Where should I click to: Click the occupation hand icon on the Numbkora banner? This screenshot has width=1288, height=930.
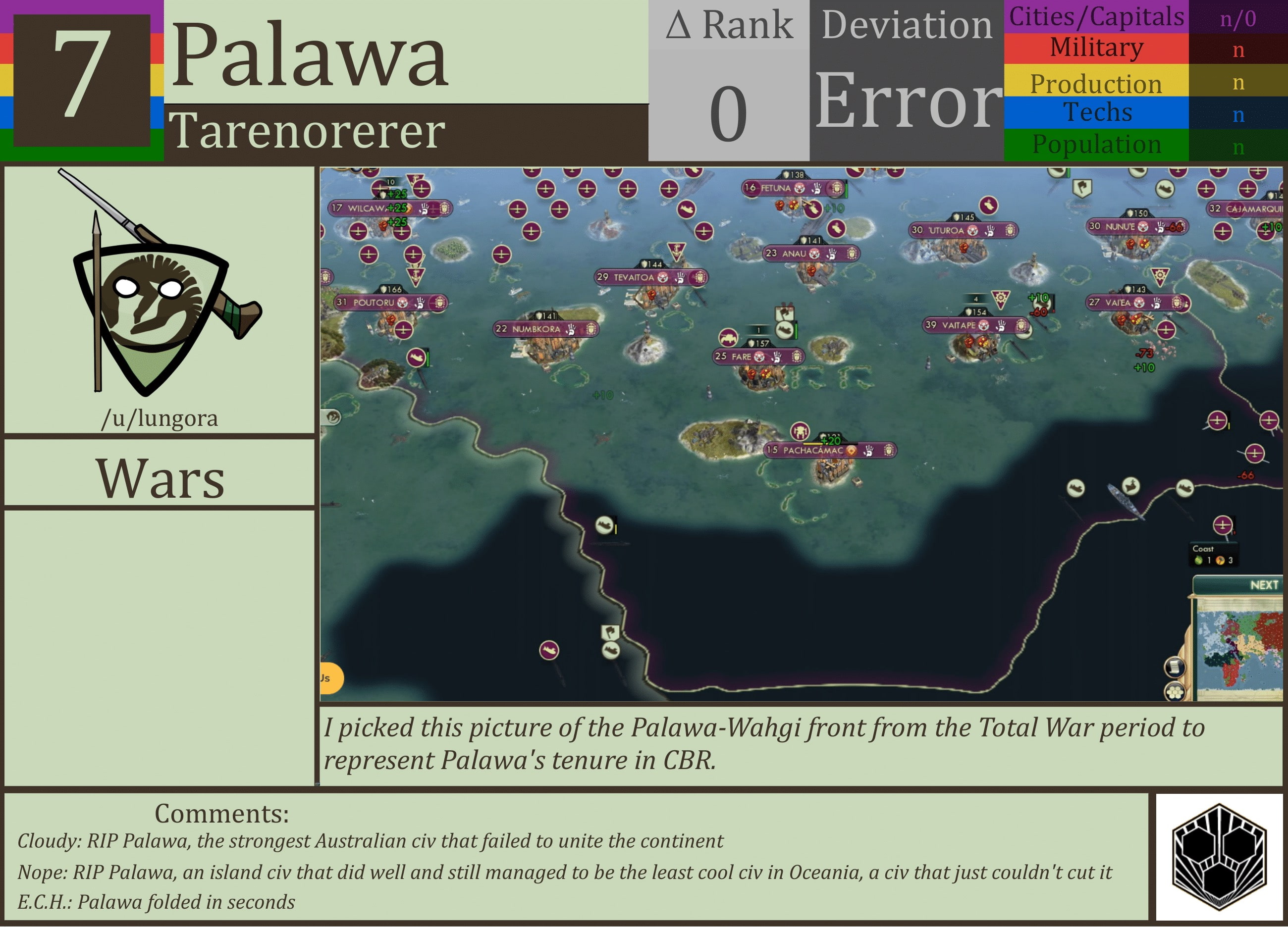[x=570, y=329]
